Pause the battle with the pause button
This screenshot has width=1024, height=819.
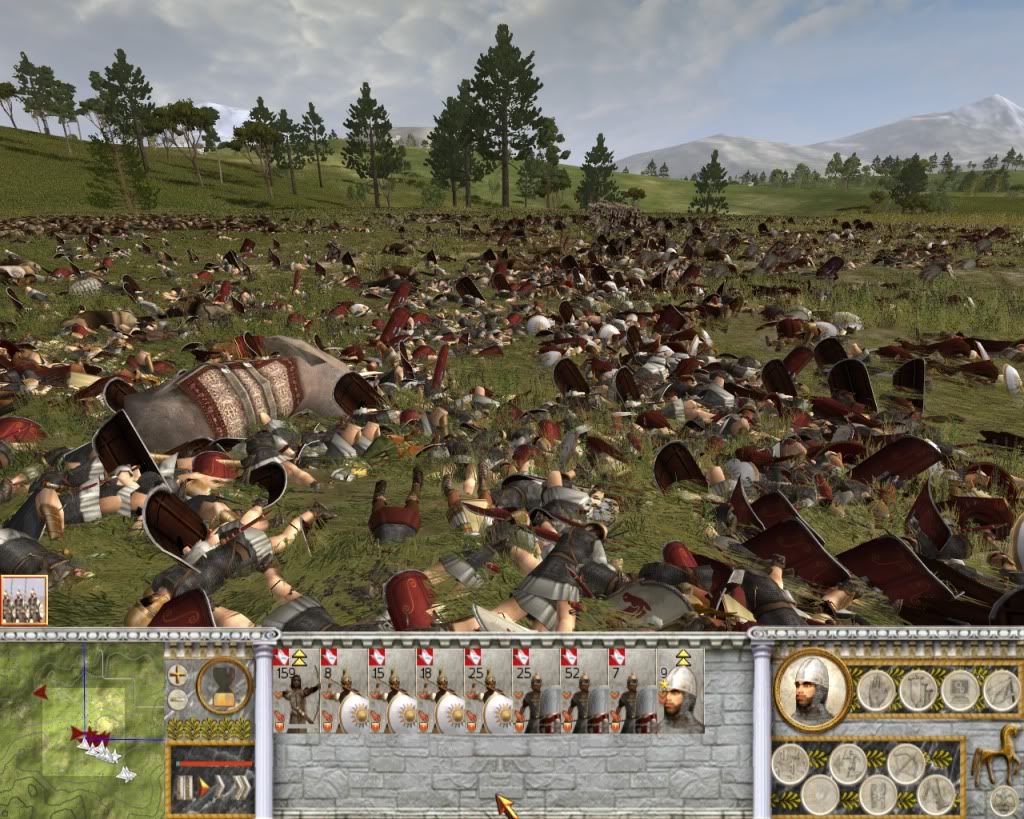click(x=182, y=787)
